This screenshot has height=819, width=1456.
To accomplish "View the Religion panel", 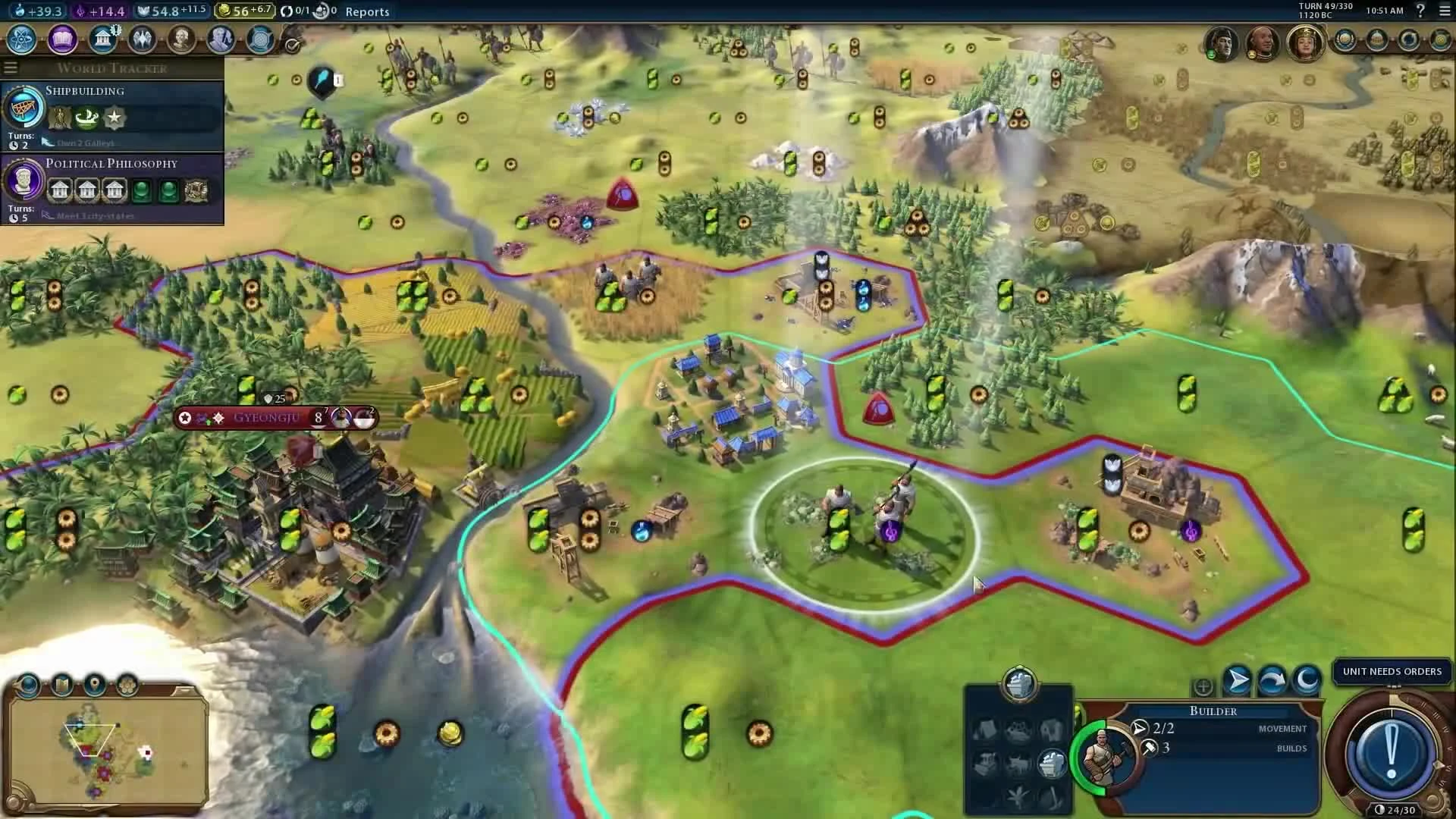I will [142, 39].
